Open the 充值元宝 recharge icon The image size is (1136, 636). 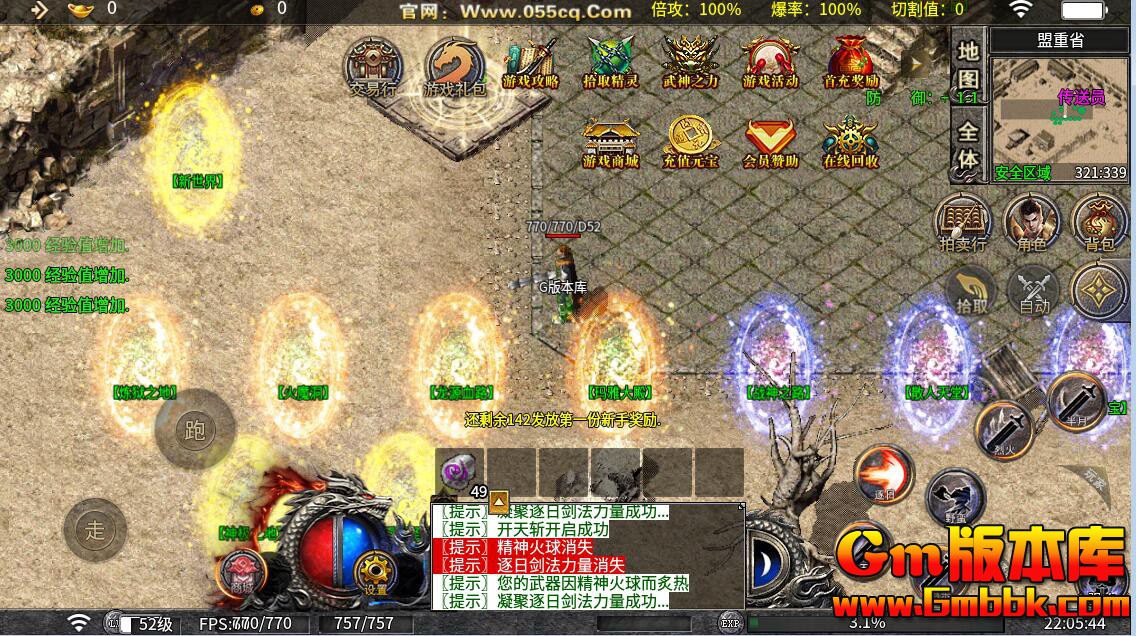(x=690, y=143)
